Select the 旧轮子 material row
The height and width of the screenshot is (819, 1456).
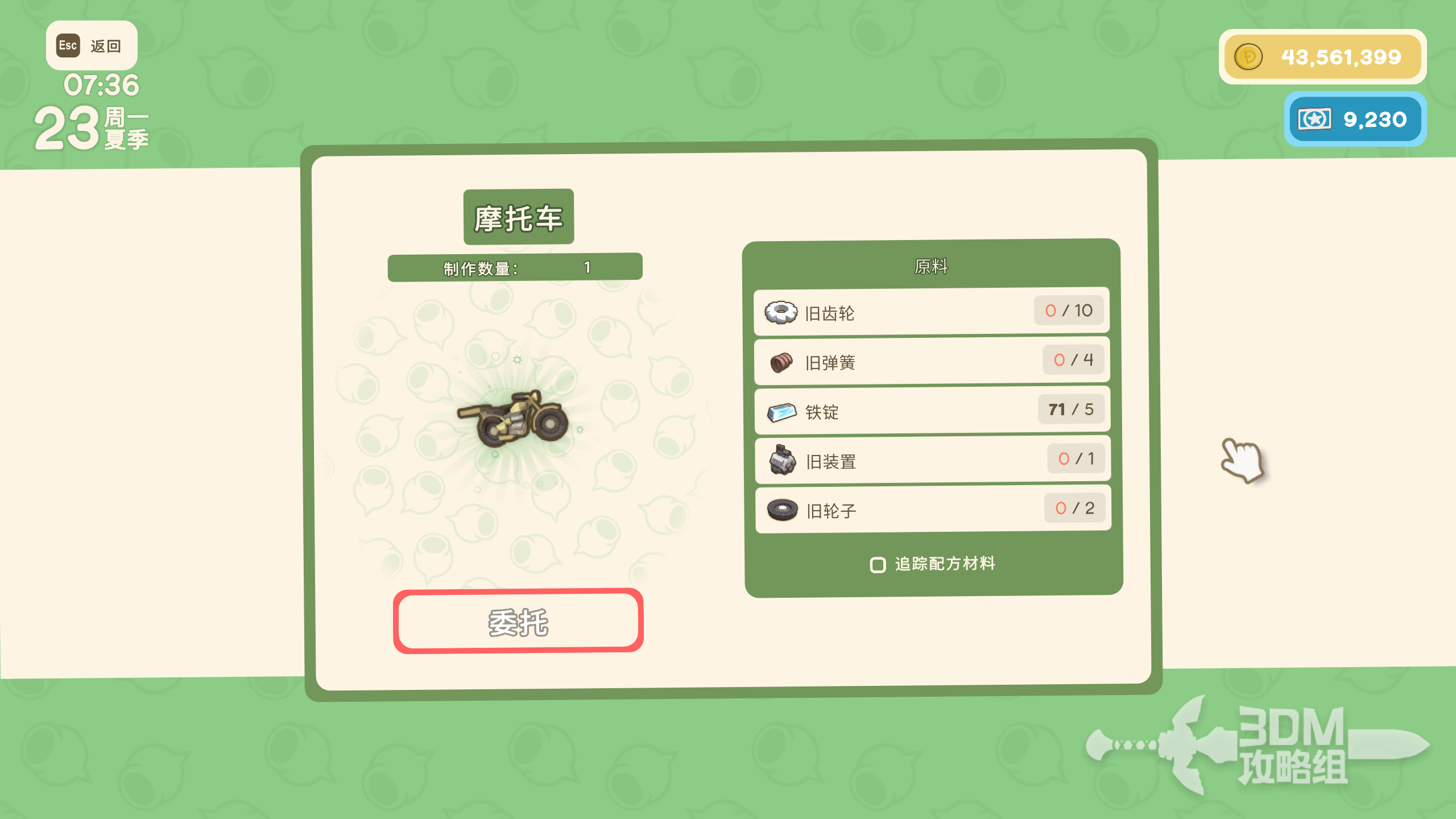933,509
